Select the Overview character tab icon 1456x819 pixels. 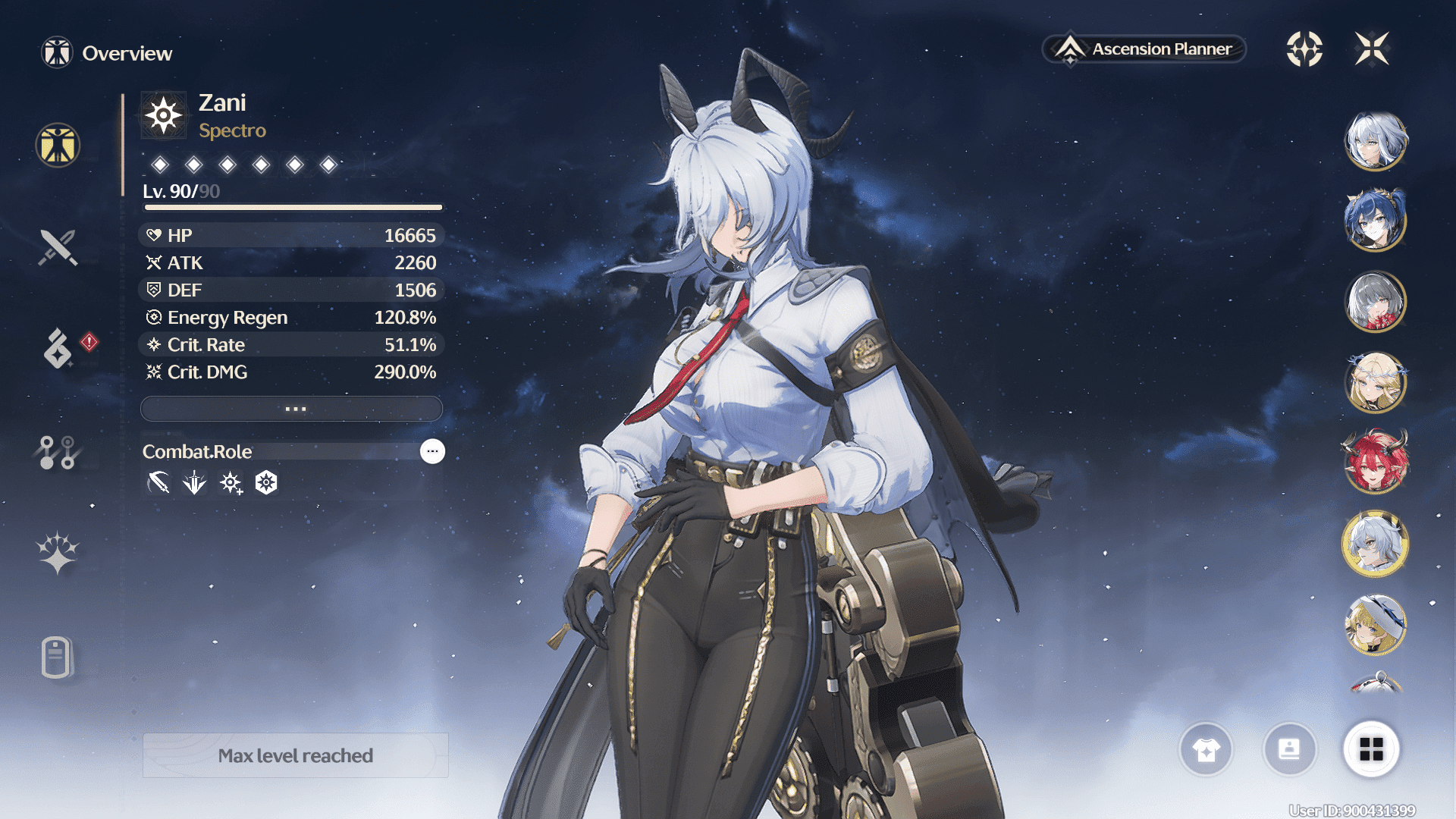[x=58, y=145]
